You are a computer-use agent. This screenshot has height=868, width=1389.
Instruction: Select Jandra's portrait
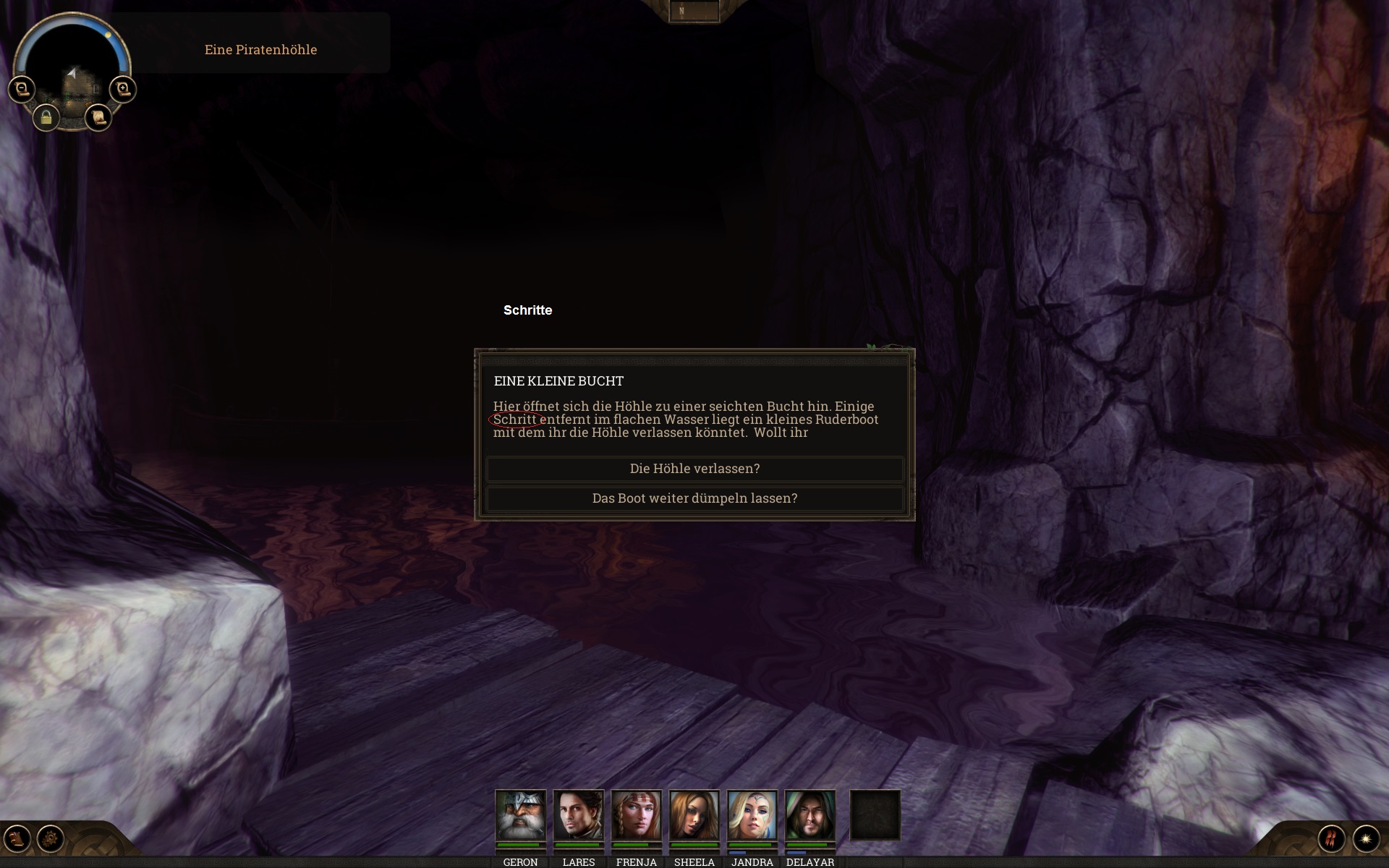click(752, 814)
